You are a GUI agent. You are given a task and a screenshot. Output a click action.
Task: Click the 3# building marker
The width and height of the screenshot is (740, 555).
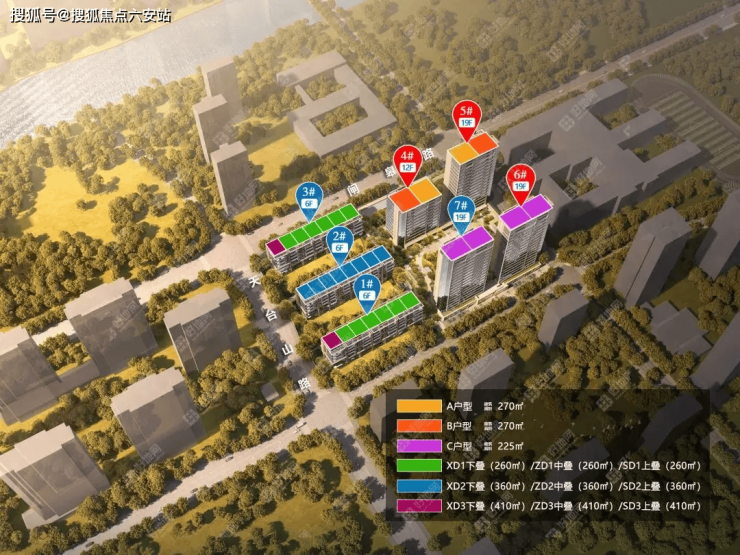(x=308, y=196)
